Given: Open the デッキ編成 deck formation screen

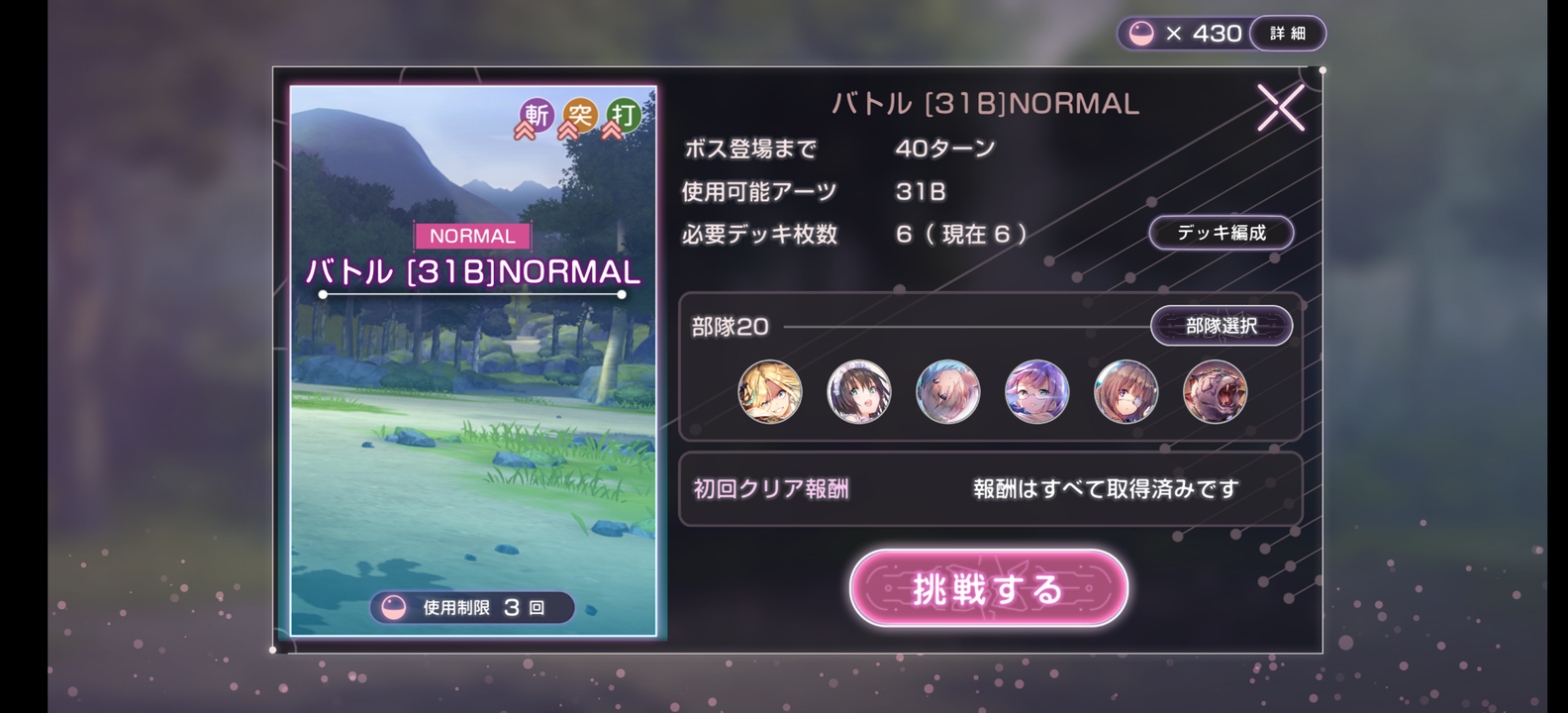Looking at the screenshot, I should tap(1221, 233).
